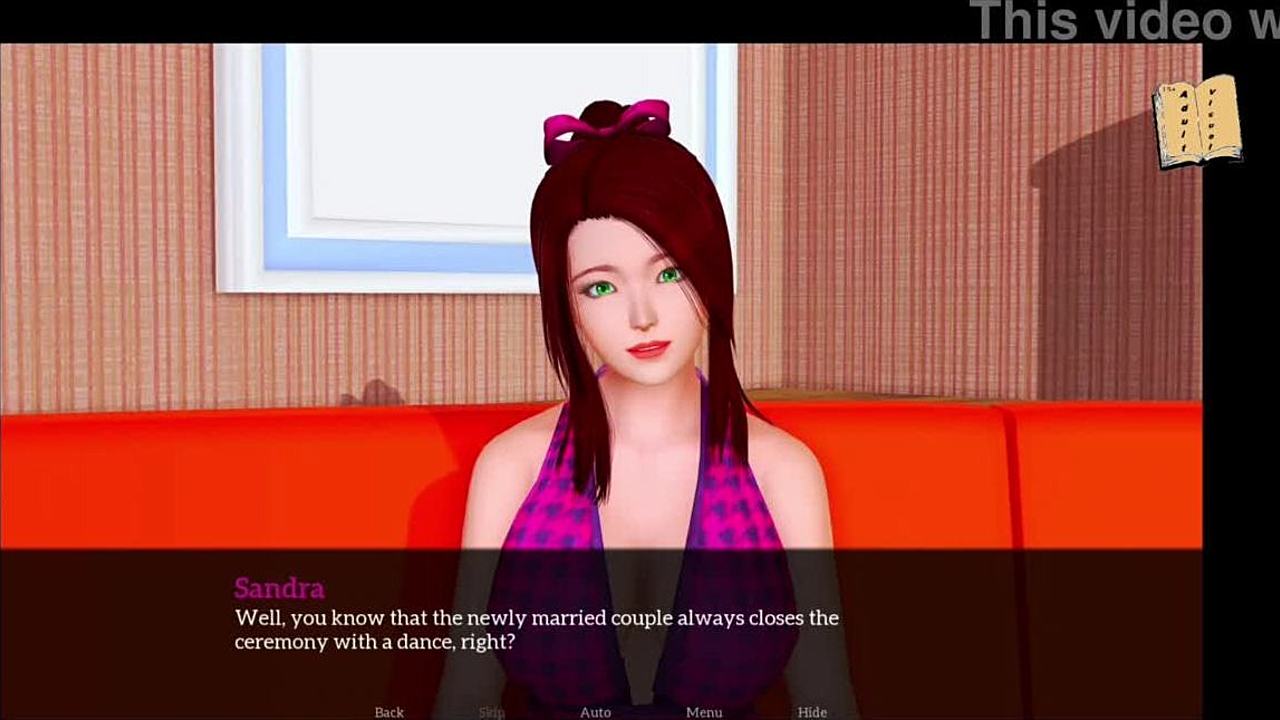The image size is (1280, 720).
Task: Open the game Menu
Action: (x=704, y=712)
